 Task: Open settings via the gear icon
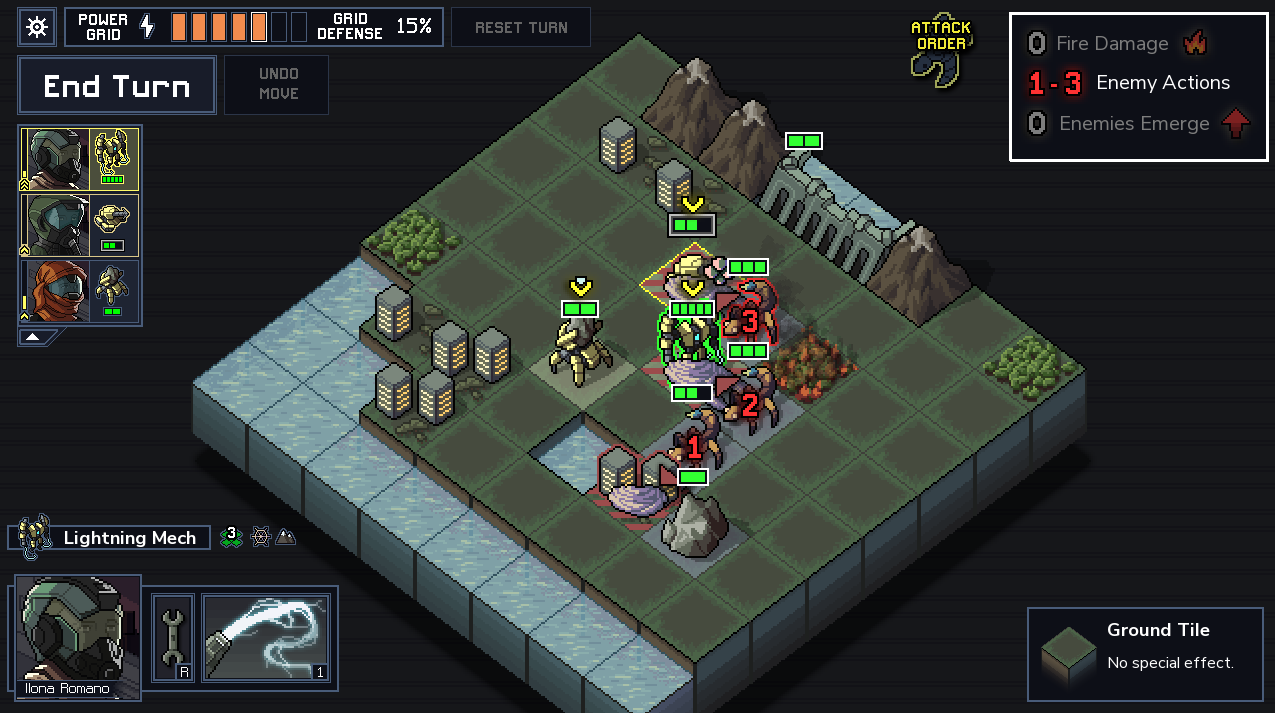tap(37, 27)
